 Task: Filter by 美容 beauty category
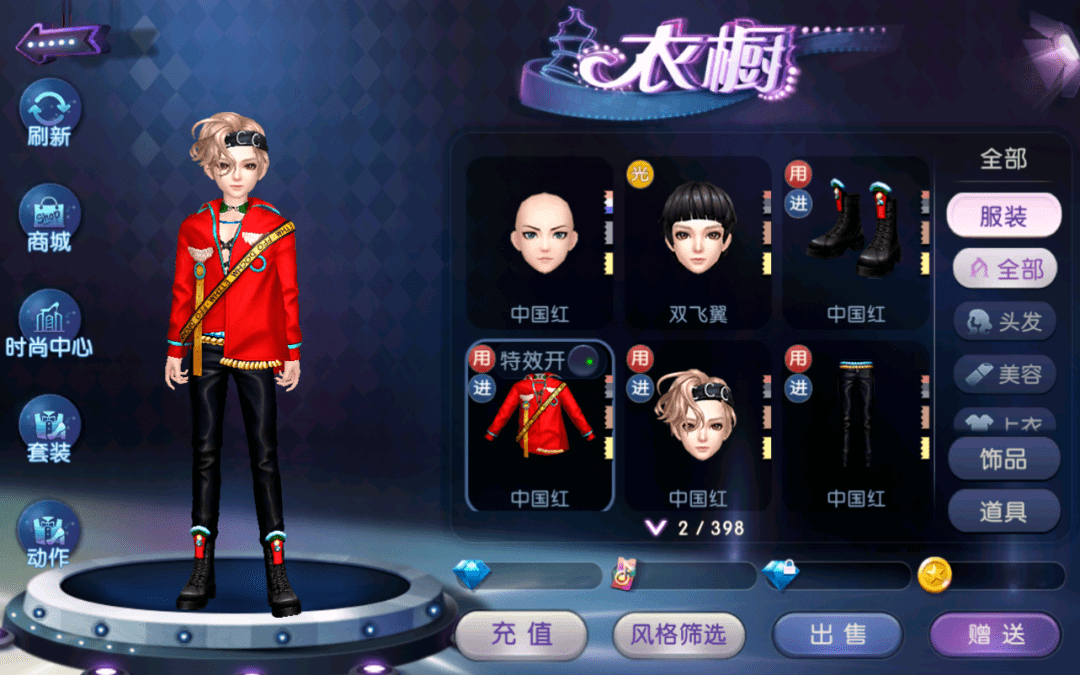1004,375
